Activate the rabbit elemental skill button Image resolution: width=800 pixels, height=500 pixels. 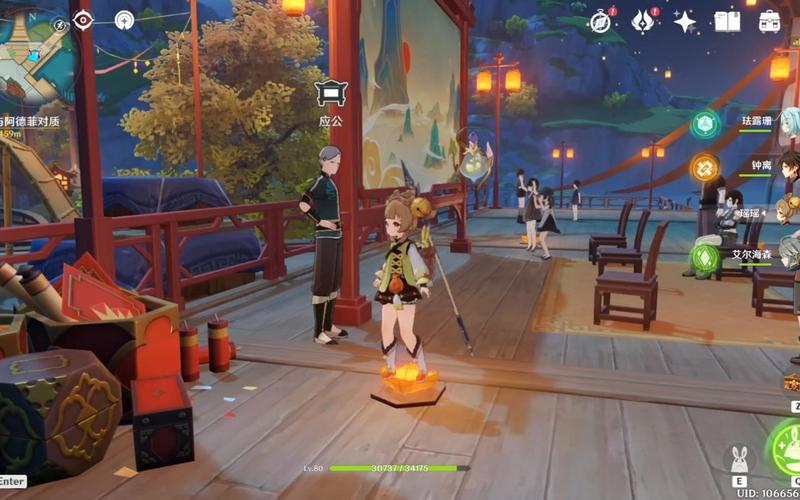[x=740, y=460]
